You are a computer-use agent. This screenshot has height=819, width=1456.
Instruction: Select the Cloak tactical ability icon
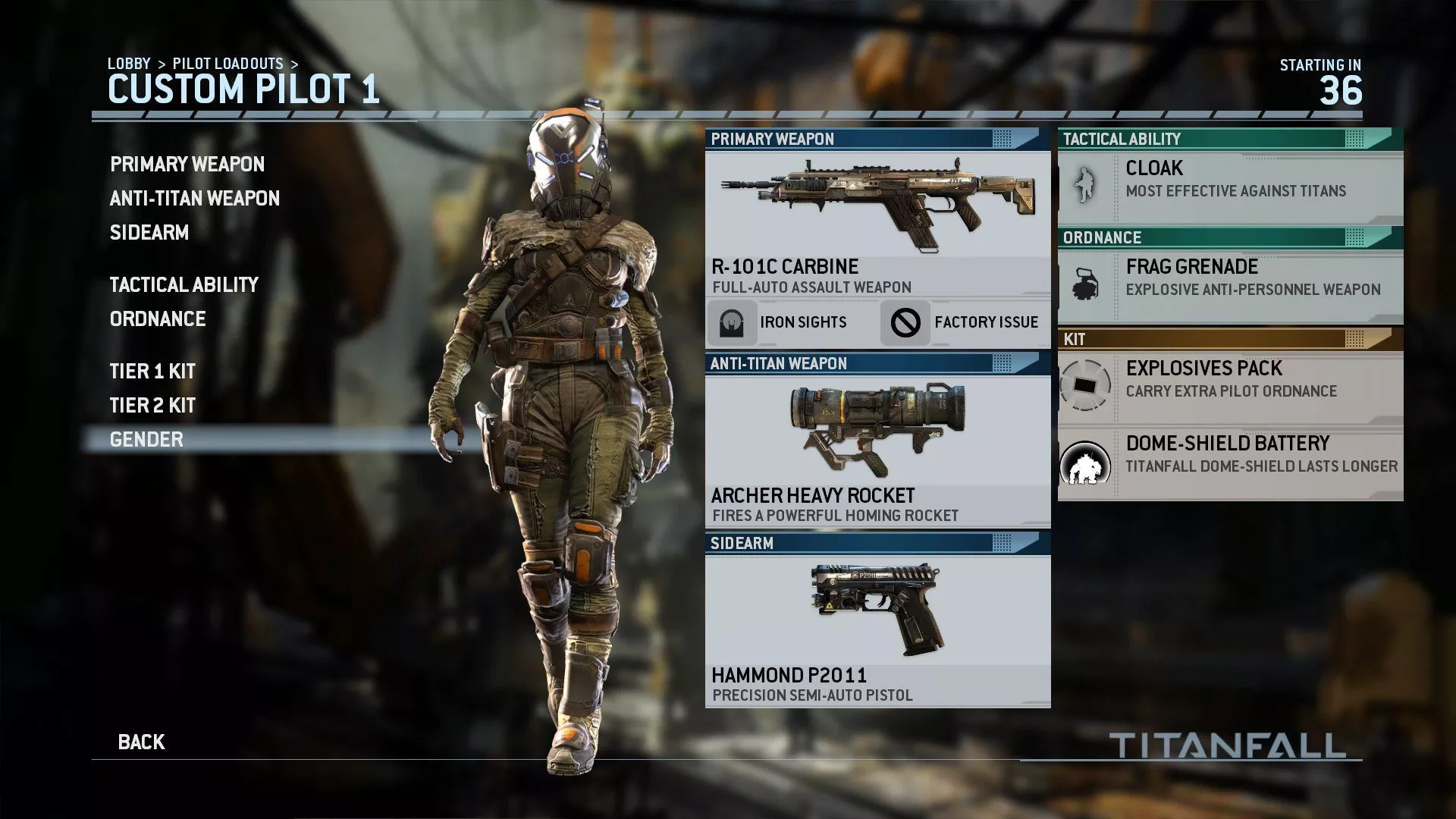[x=1086, y=183]
